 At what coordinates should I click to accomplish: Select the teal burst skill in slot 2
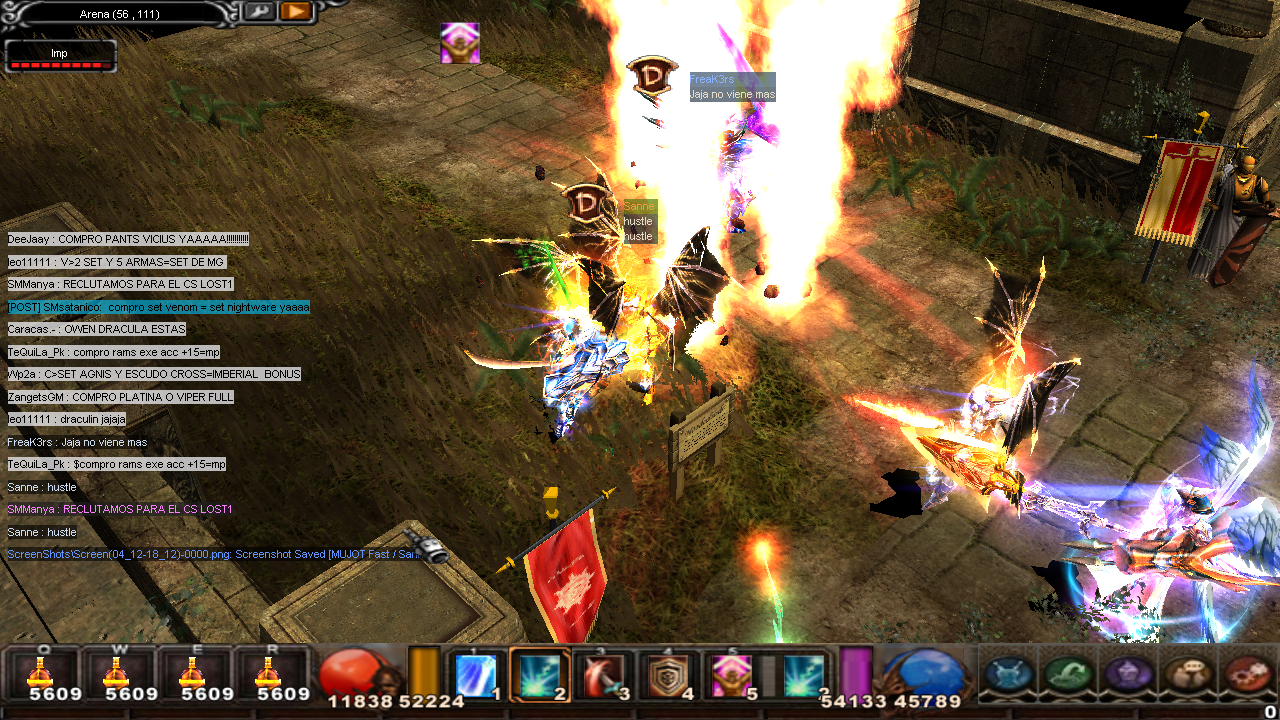[540, 675]
